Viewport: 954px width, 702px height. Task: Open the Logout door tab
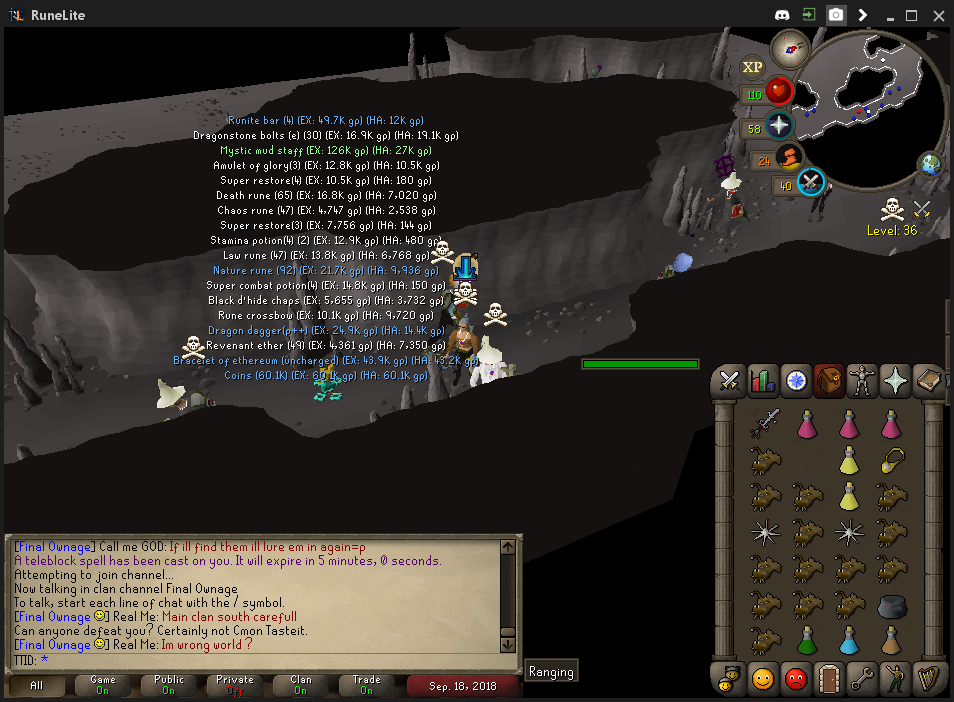828,678
